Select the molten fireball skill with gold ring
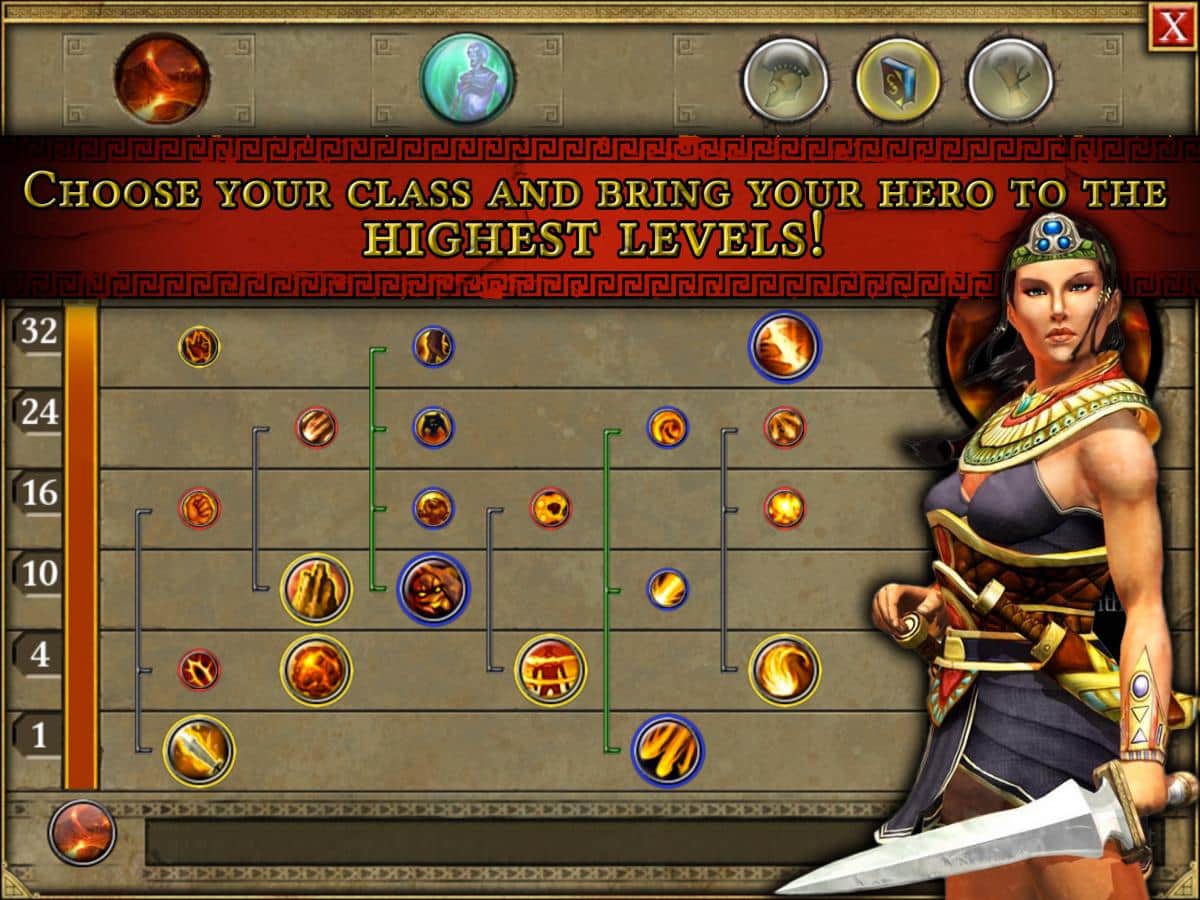Screen dimensions: 1200x900 [x=316, y=669]
